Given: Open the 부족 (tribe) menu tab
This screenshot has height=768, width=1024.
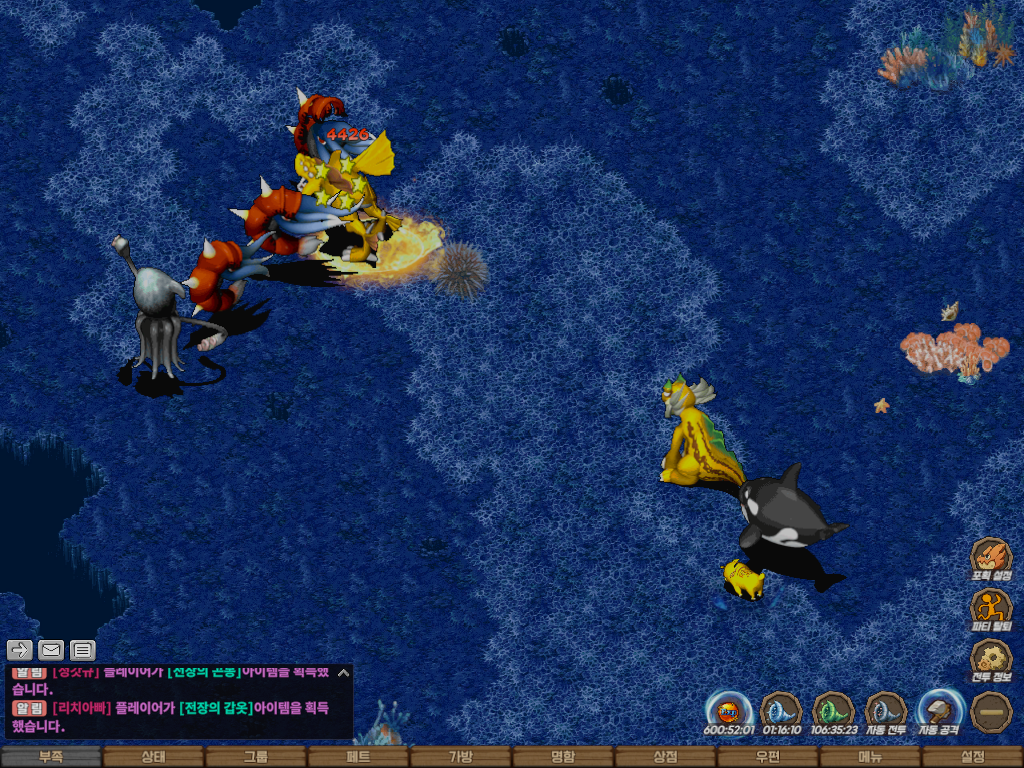Looking at the screenshot, I should click(51, 757).
